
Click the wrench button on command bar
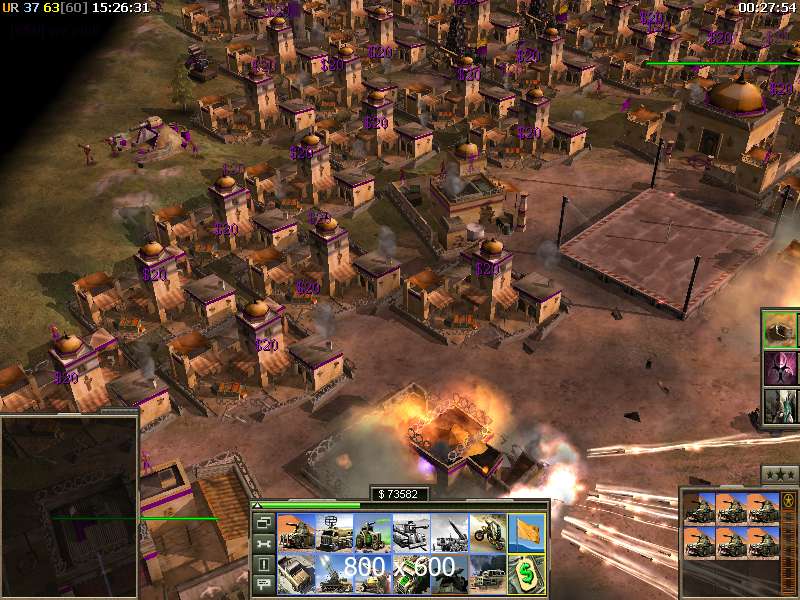pyautogui.click(x=264, y=543)
